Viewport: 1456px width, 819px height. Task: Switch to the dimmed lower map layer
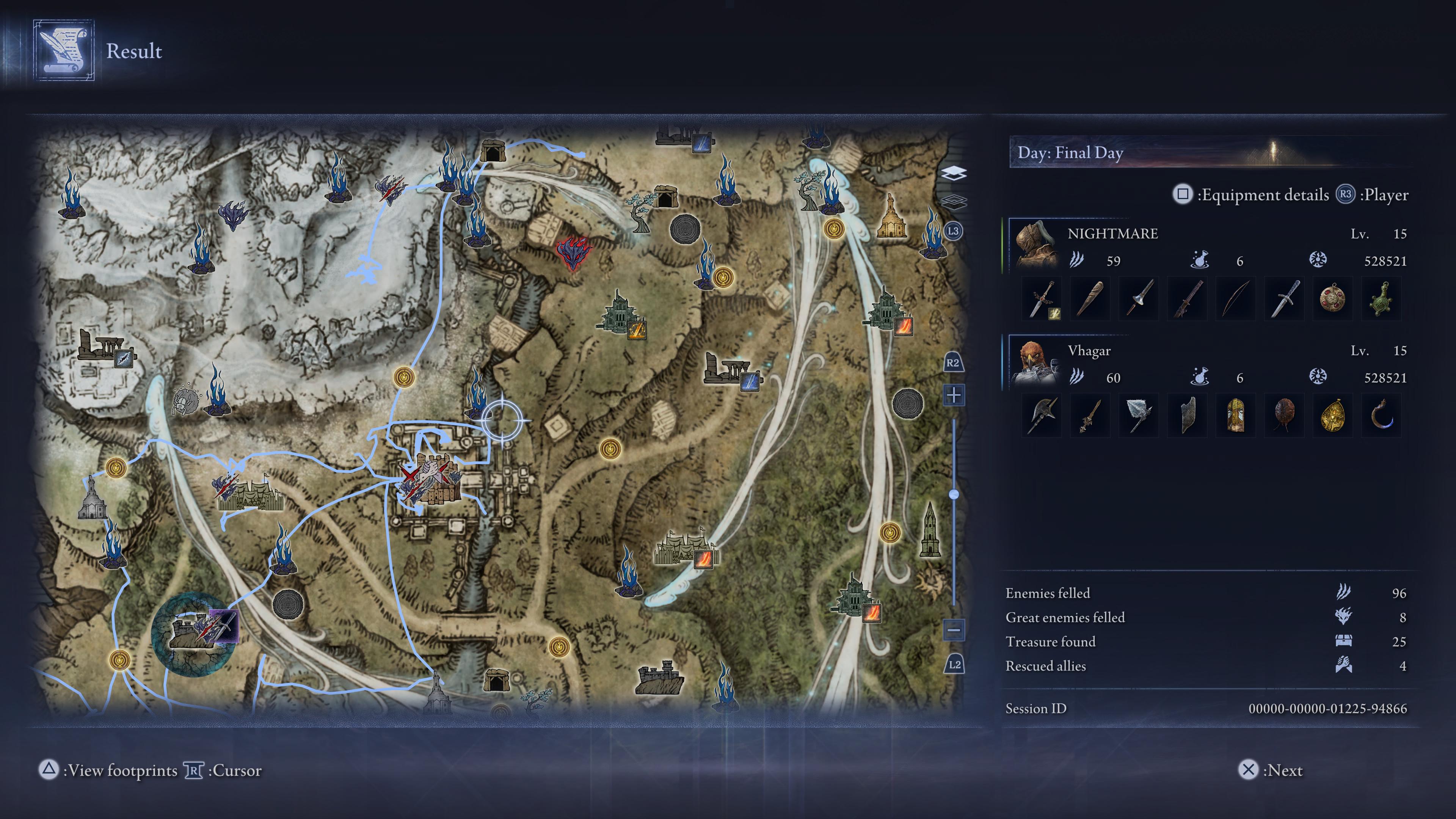click(x=954, y=201)
